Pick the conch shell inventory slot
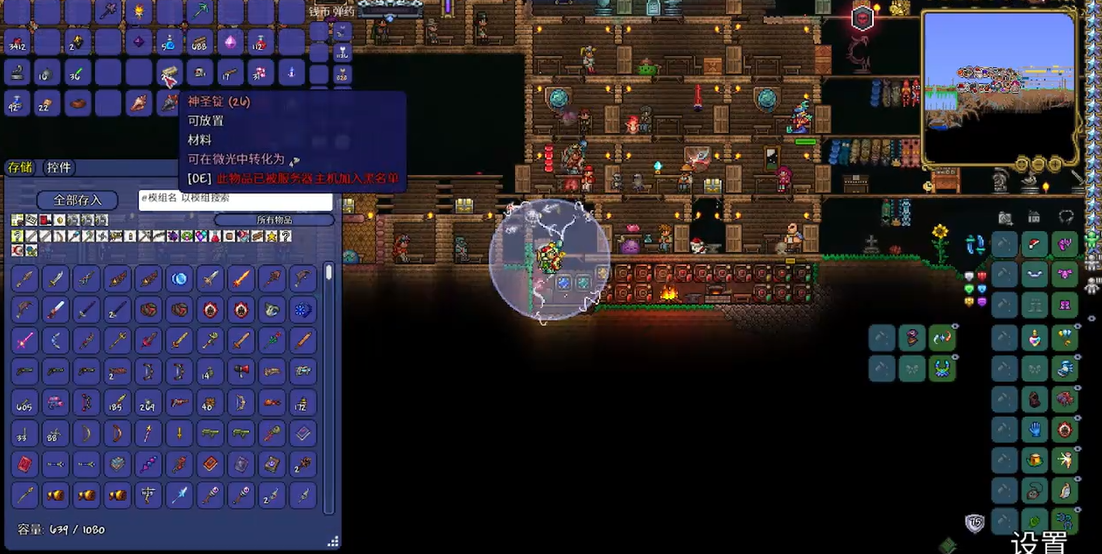1102x554 pixels. 139,103
